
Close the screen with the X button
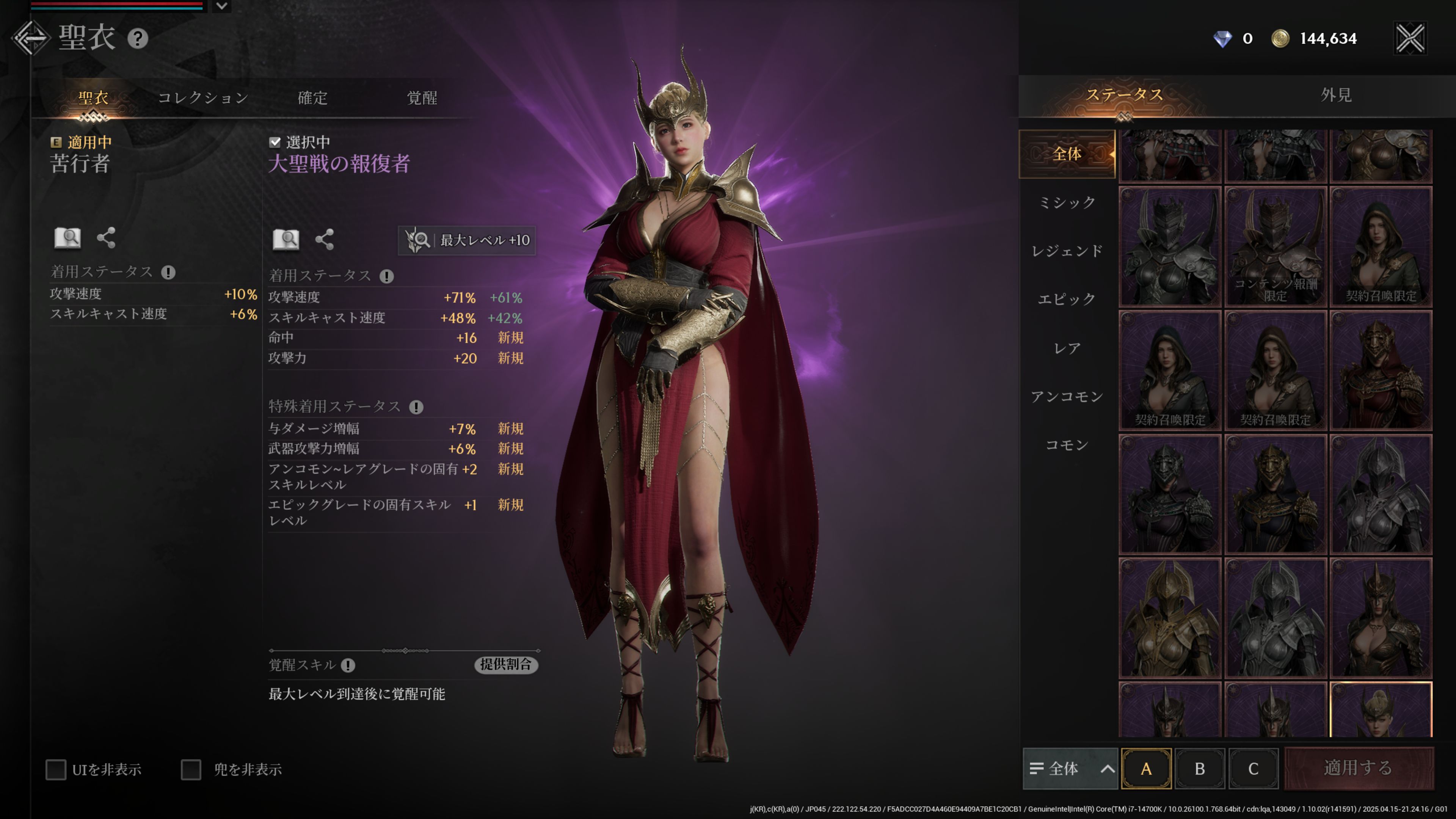(1410, 38)
